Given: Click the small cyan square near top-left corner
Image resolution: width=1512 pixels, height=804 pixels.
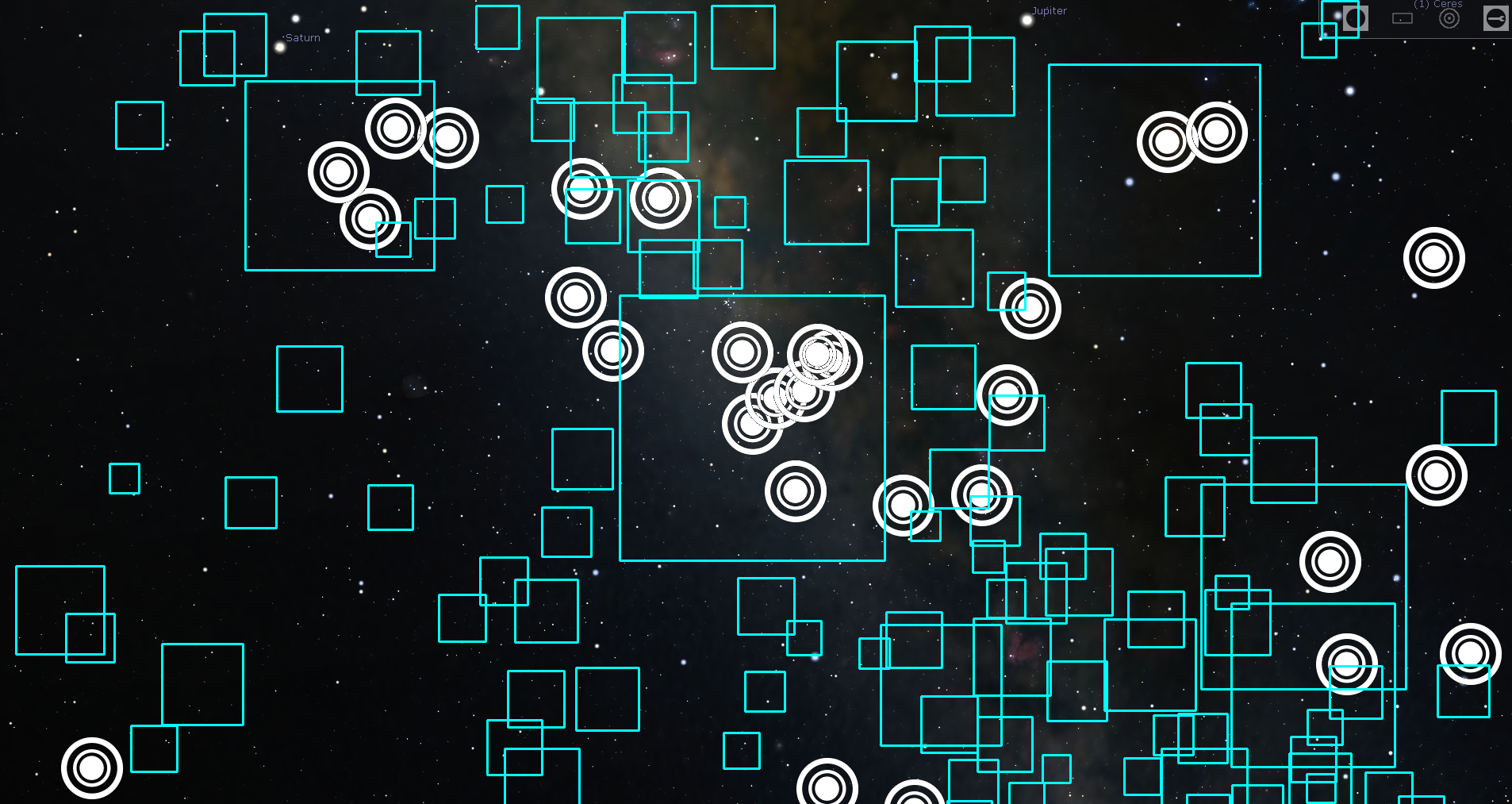Looking at the screenshot, I should tap(140, 125).
